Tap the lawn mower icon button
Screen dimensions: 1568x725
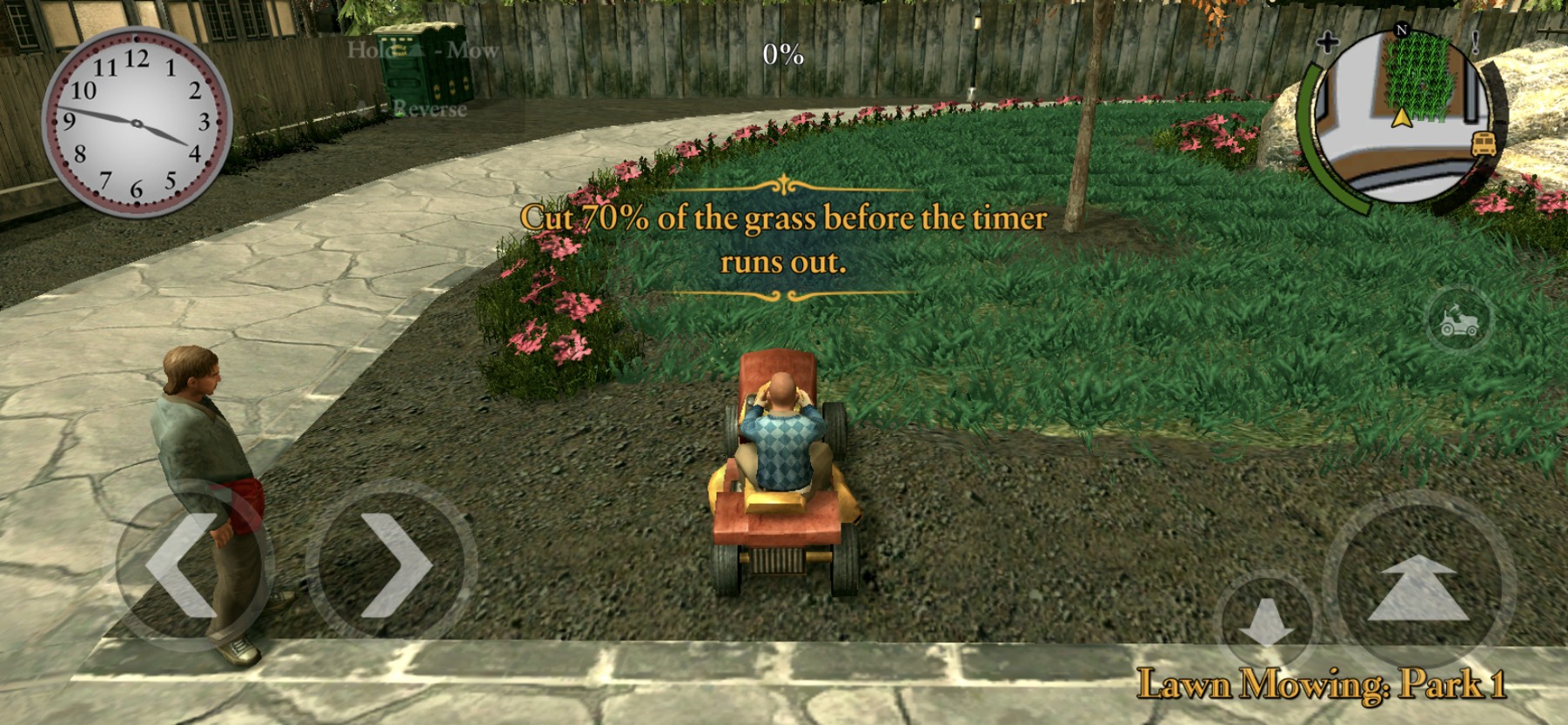coord(1458,320)
